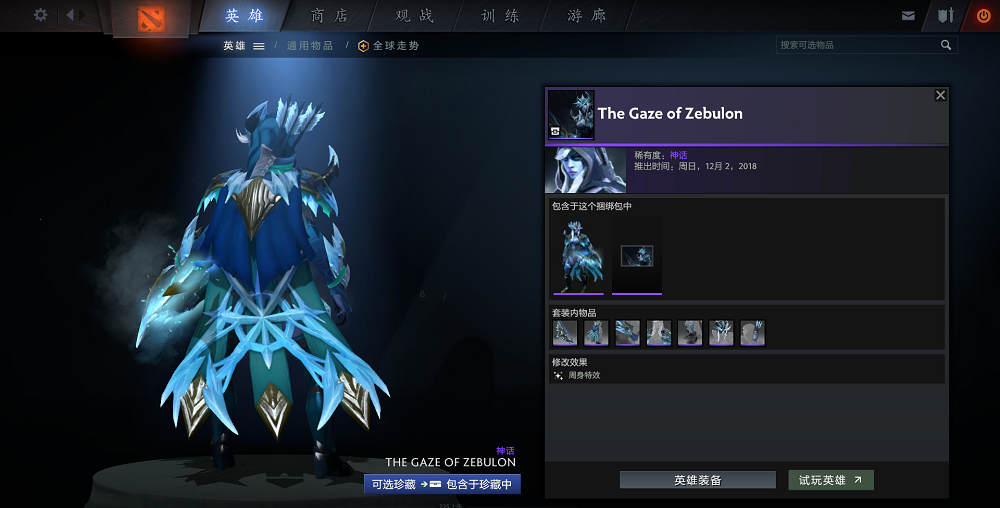1000x508 pixels.
Task: Go to the 观战 watch tab
Action: [x=415, y=16]
